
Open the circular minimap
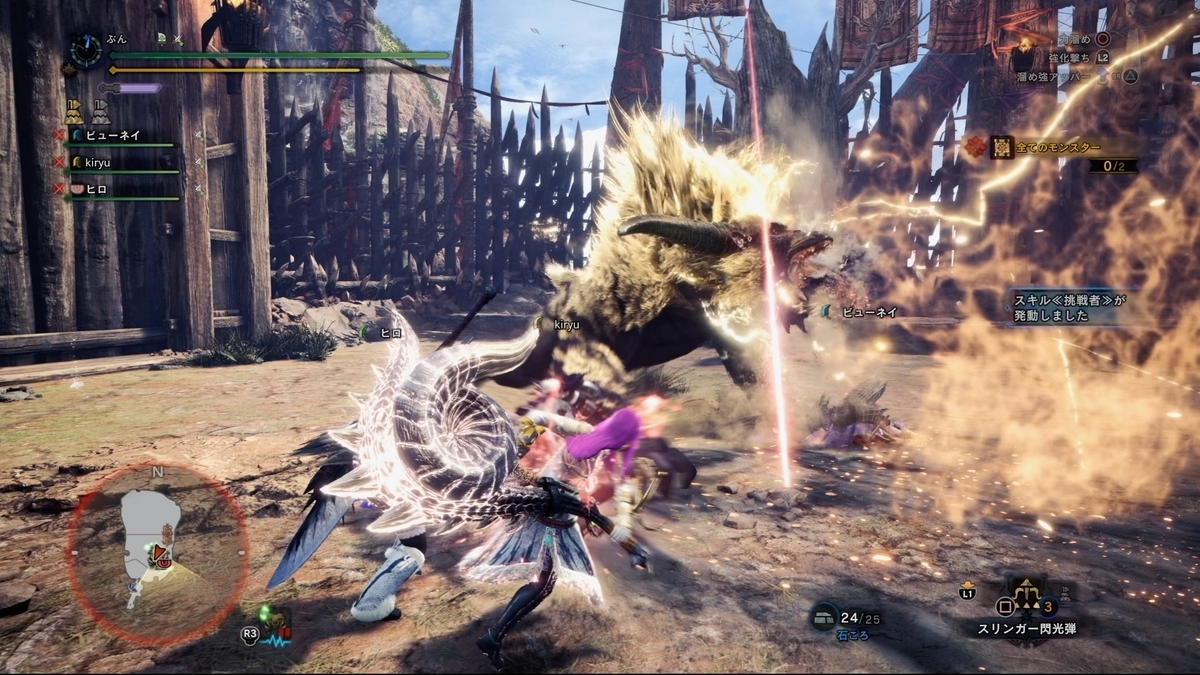coord(157,548)
